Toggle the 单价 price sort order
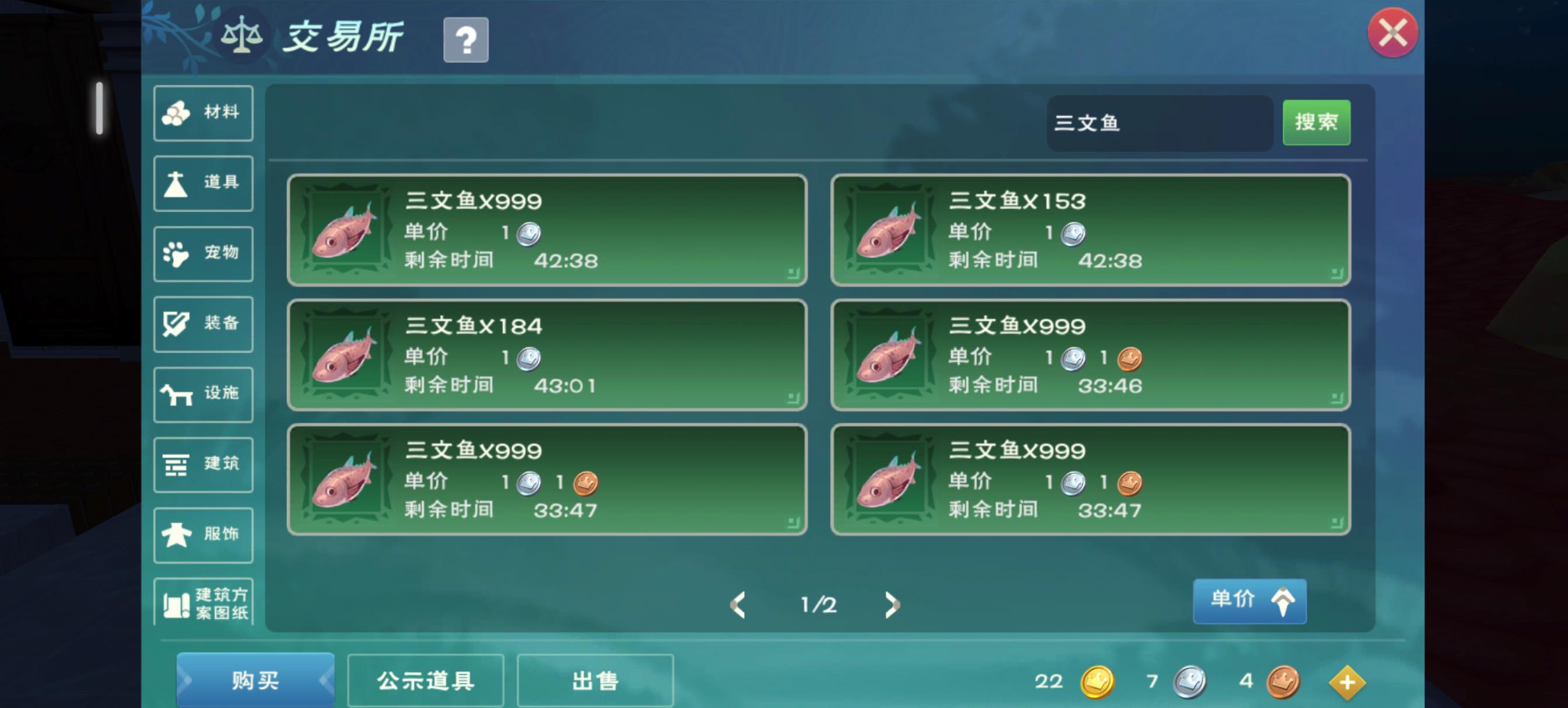The height and width of the screenshot is (708, 1568). click(x=1249, y=600)
